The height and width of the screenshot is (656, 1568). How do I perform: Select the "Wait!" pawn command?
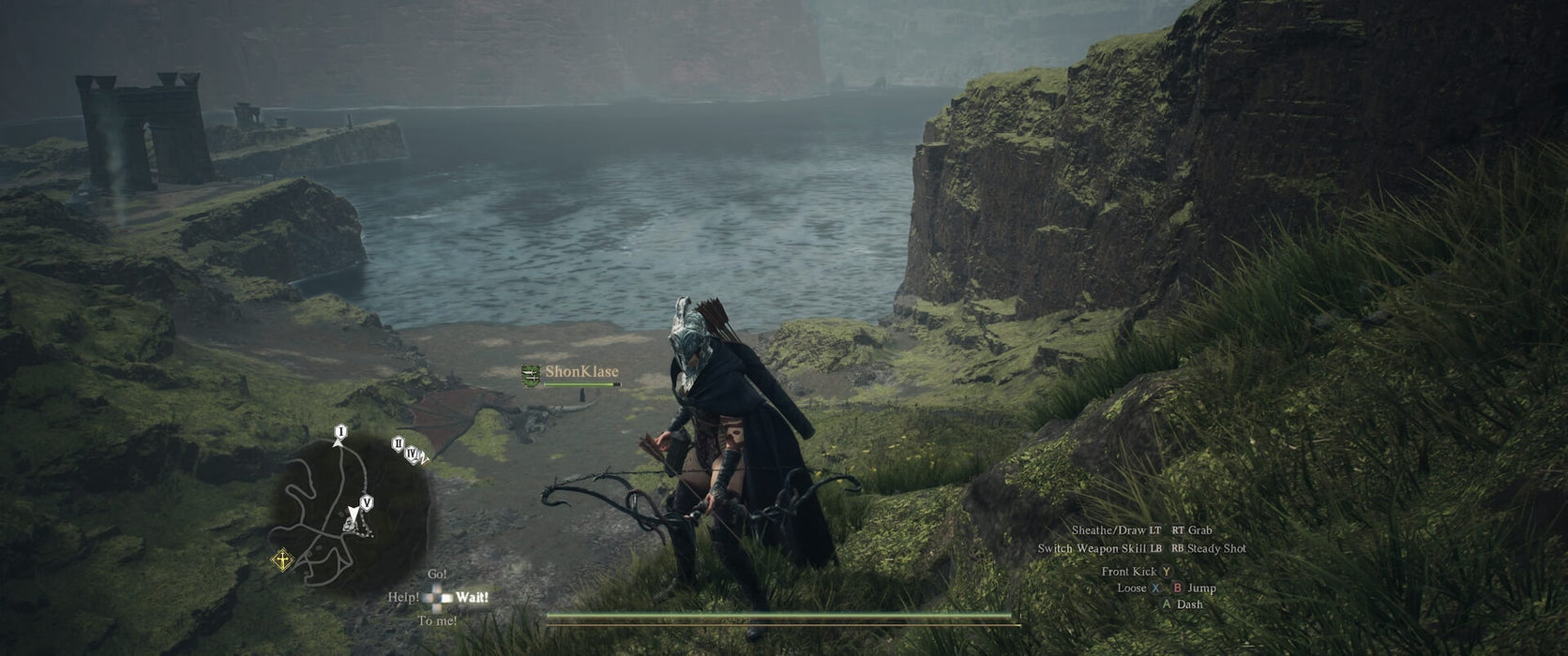(472, 597)
